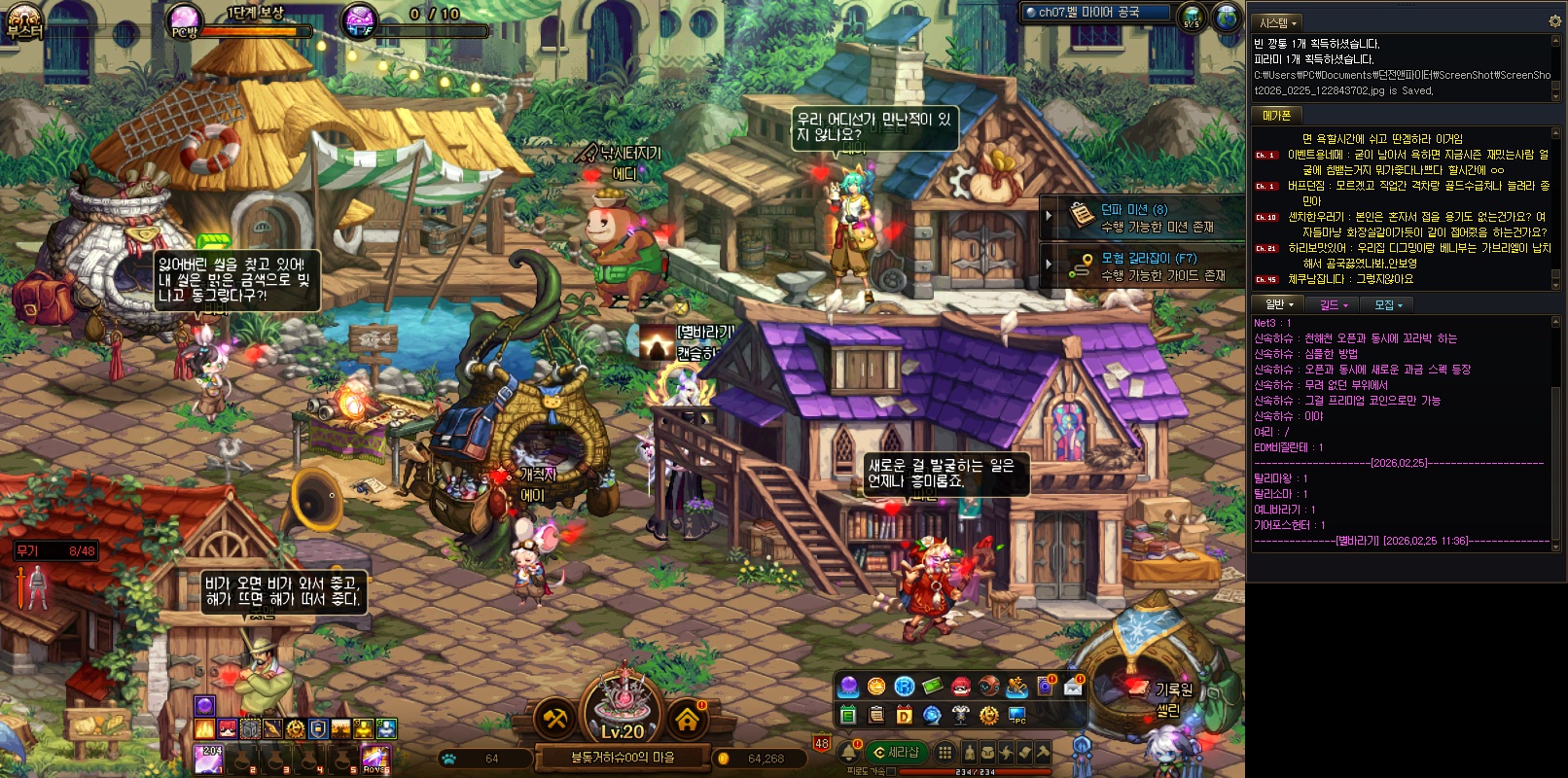Open the notification bell

coord(849,752)
